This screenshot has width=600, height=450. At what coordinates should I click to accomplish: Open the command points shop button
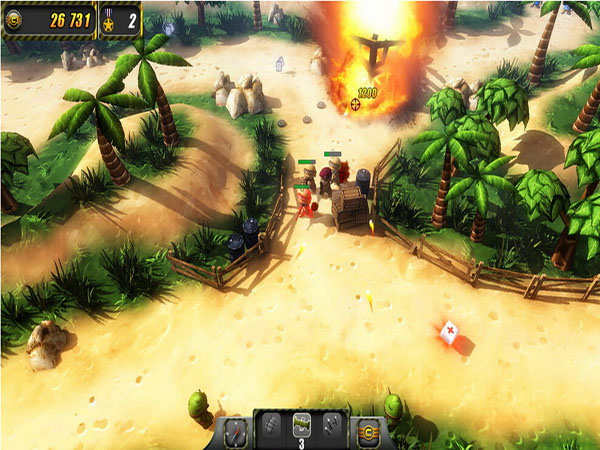pyautogui.click(x=367, y=431)
